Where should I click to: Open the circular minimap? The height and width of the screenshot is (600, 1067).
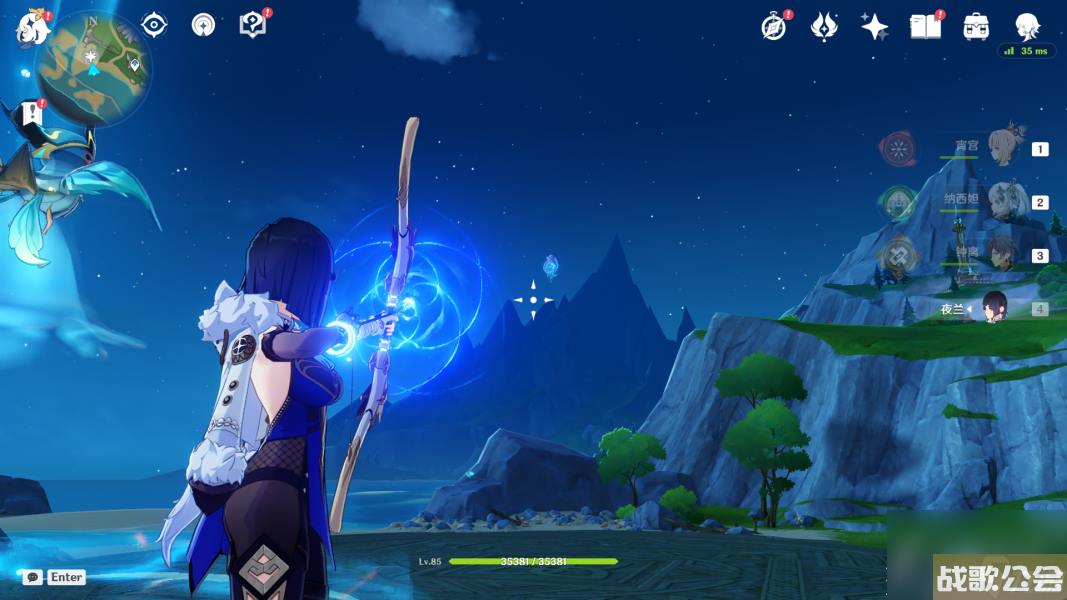(x=92, y=66)
